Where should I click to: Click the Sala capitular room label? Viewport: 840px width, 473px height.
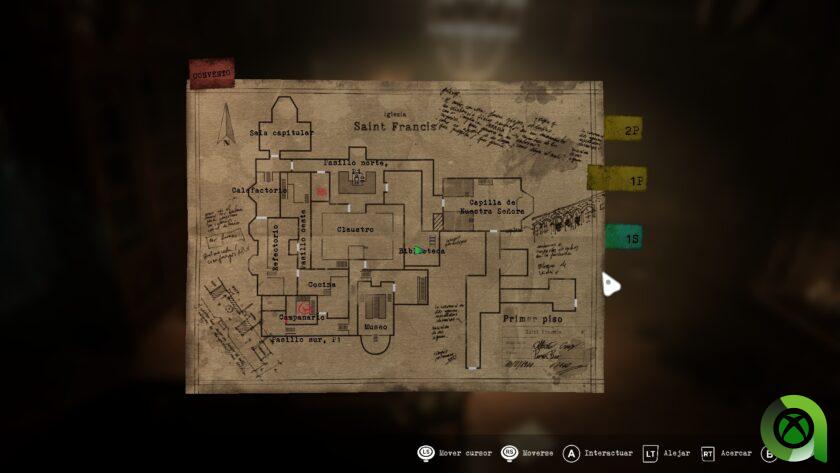[282, 132]
